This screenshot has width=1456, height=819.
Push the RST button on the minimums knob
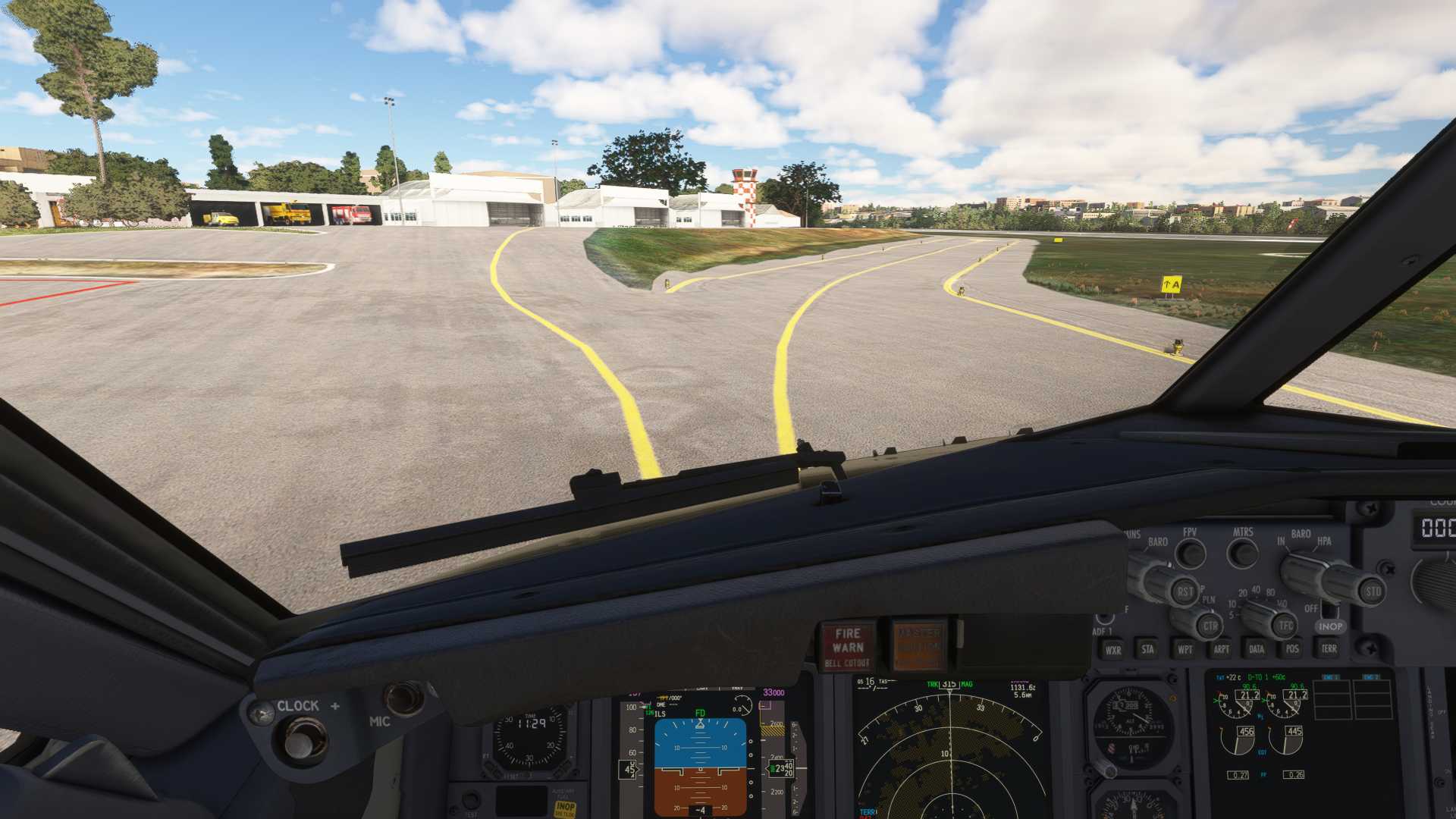point(1185,591)
